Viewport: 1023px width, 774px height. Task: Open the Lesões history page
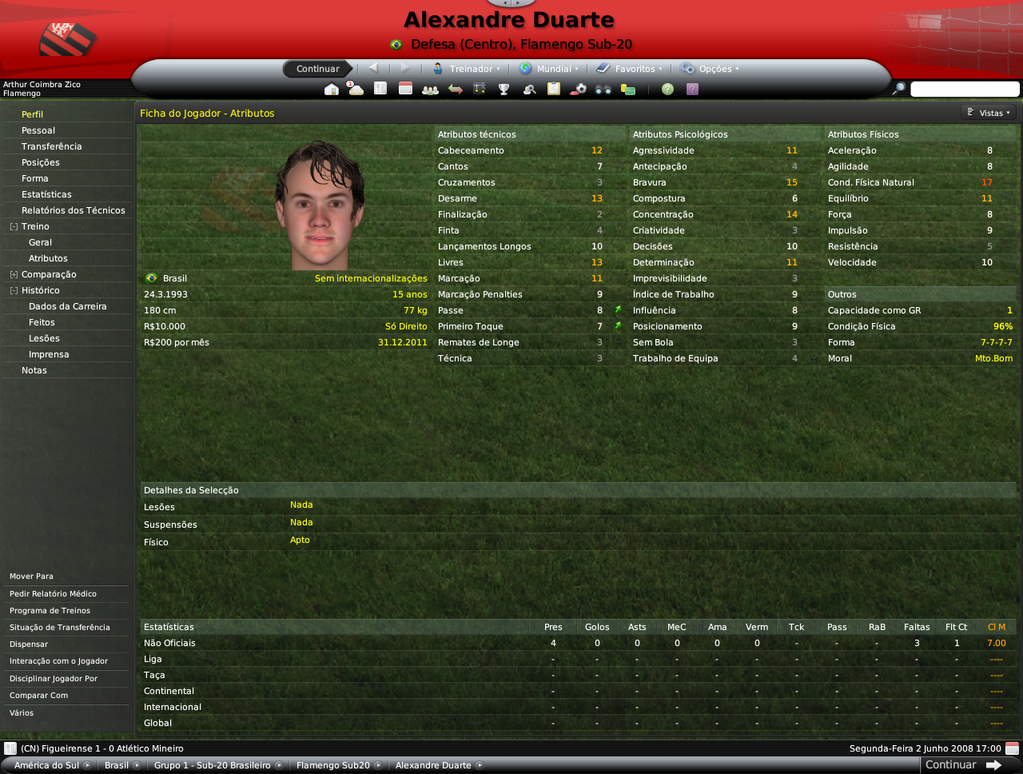[x=44, y=339]
